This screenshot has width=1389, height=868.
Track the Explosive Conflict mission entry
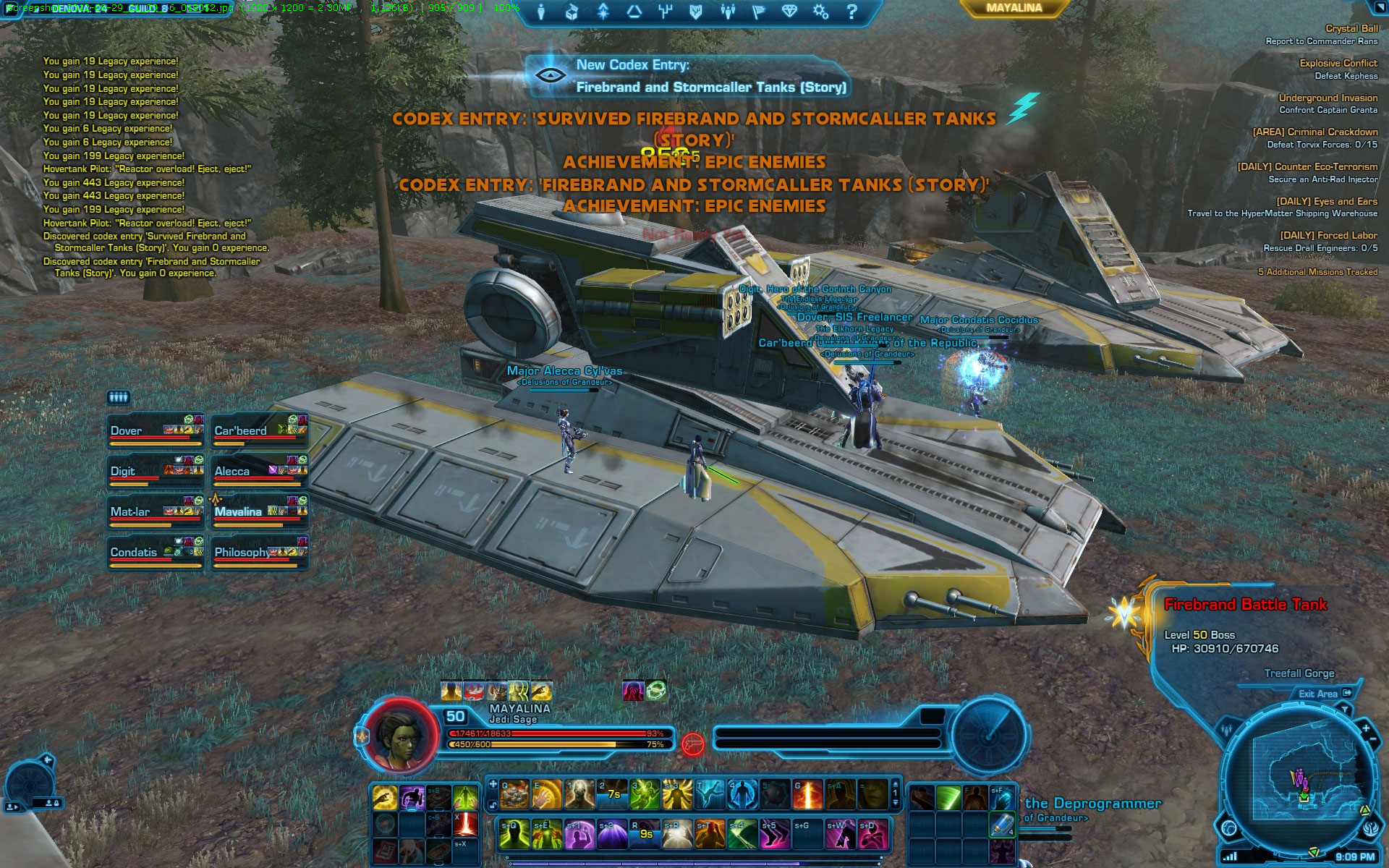tap(1338, 64)
